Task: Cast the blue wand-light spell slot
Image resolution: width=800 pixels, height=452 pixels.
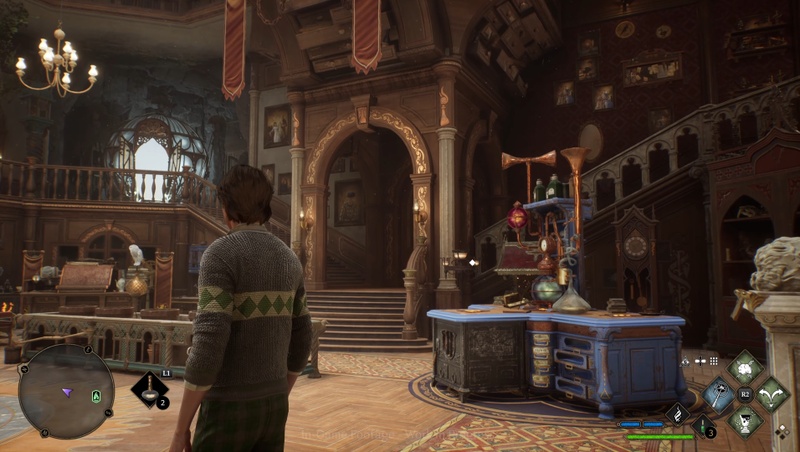Action: 718,394
